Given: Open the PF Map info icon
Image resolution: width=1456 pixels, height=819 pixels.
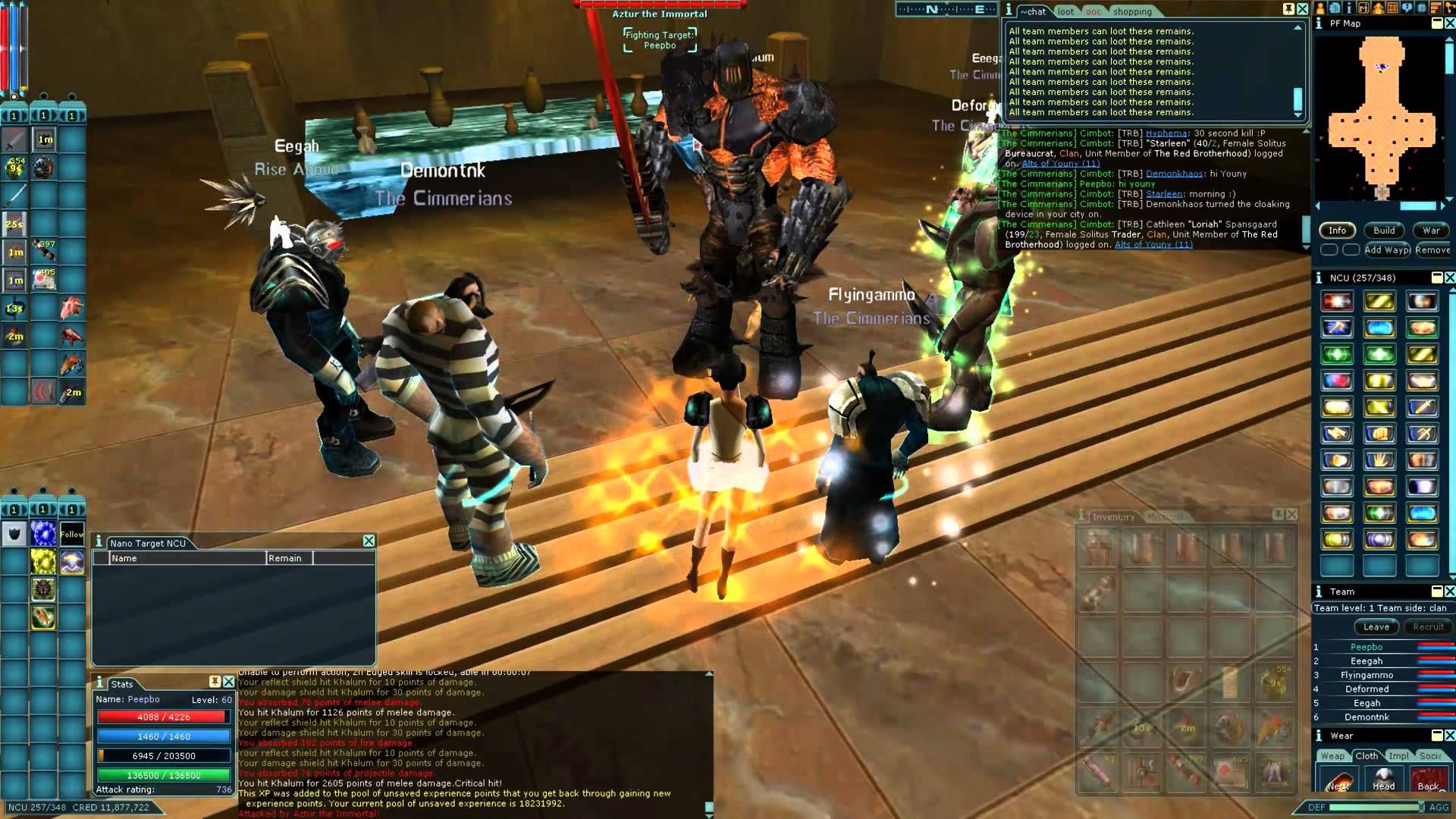Looking at the screenshot, I should pyautogui.click(x=1319, y=24).
